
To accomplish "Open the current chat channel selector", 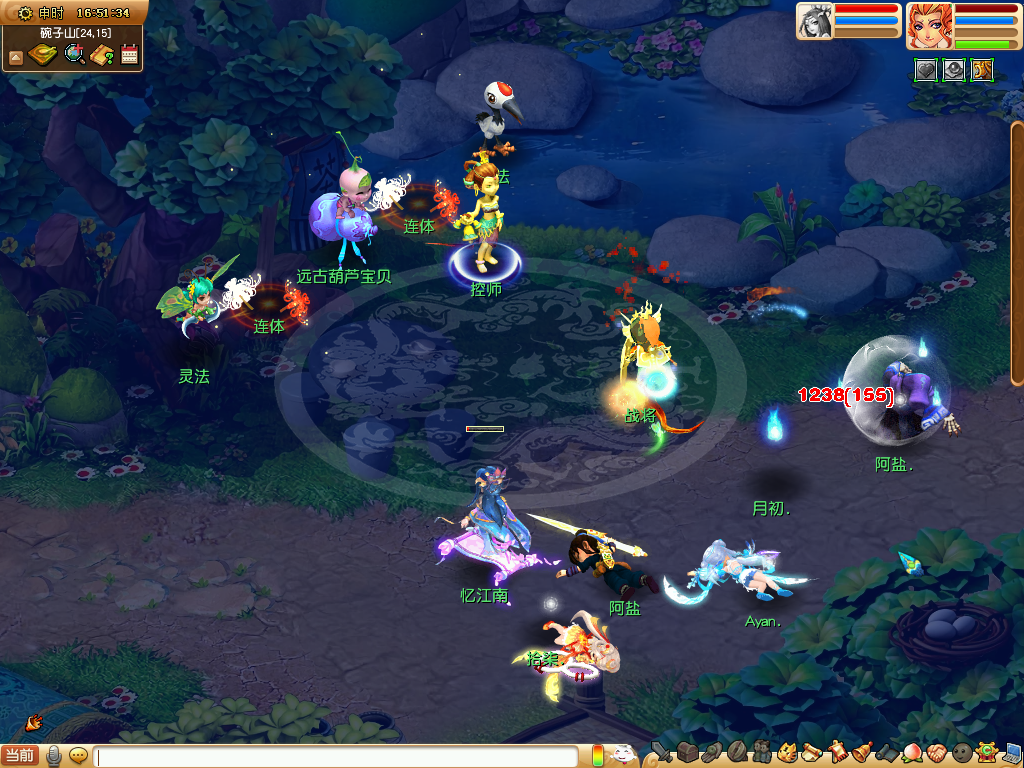I will coord(21,756).
